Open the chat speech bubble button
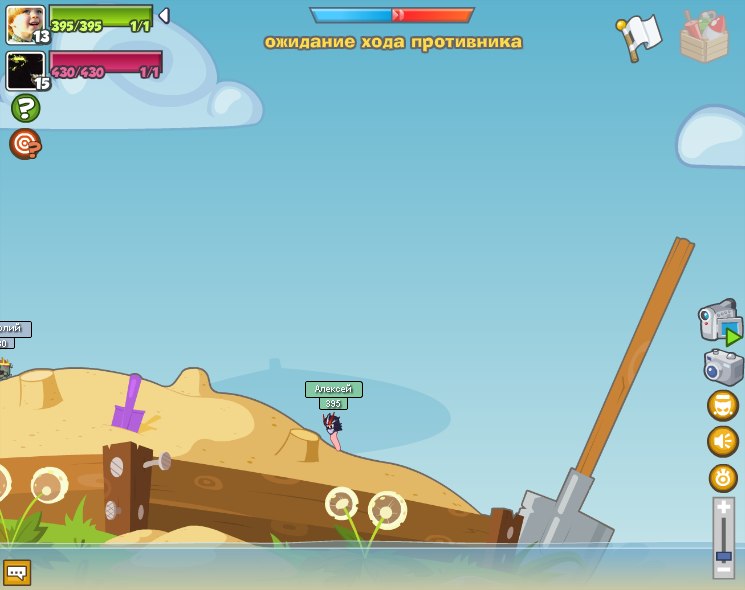The image size is (745, 590). coord(17,572)
